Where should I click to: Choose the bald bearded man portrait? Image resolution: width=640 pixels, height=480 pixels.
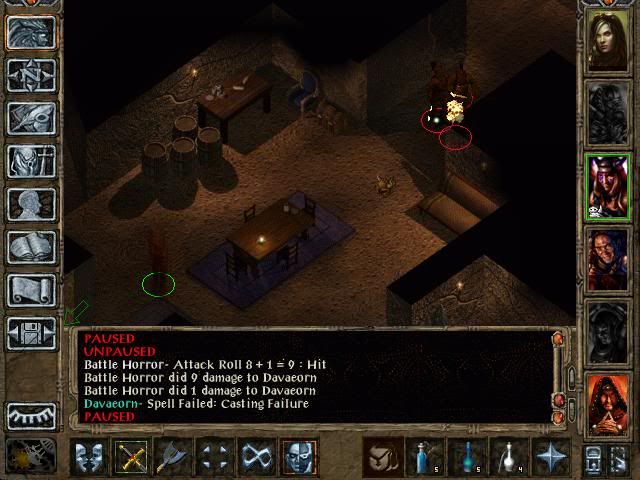tap(607, 259)
